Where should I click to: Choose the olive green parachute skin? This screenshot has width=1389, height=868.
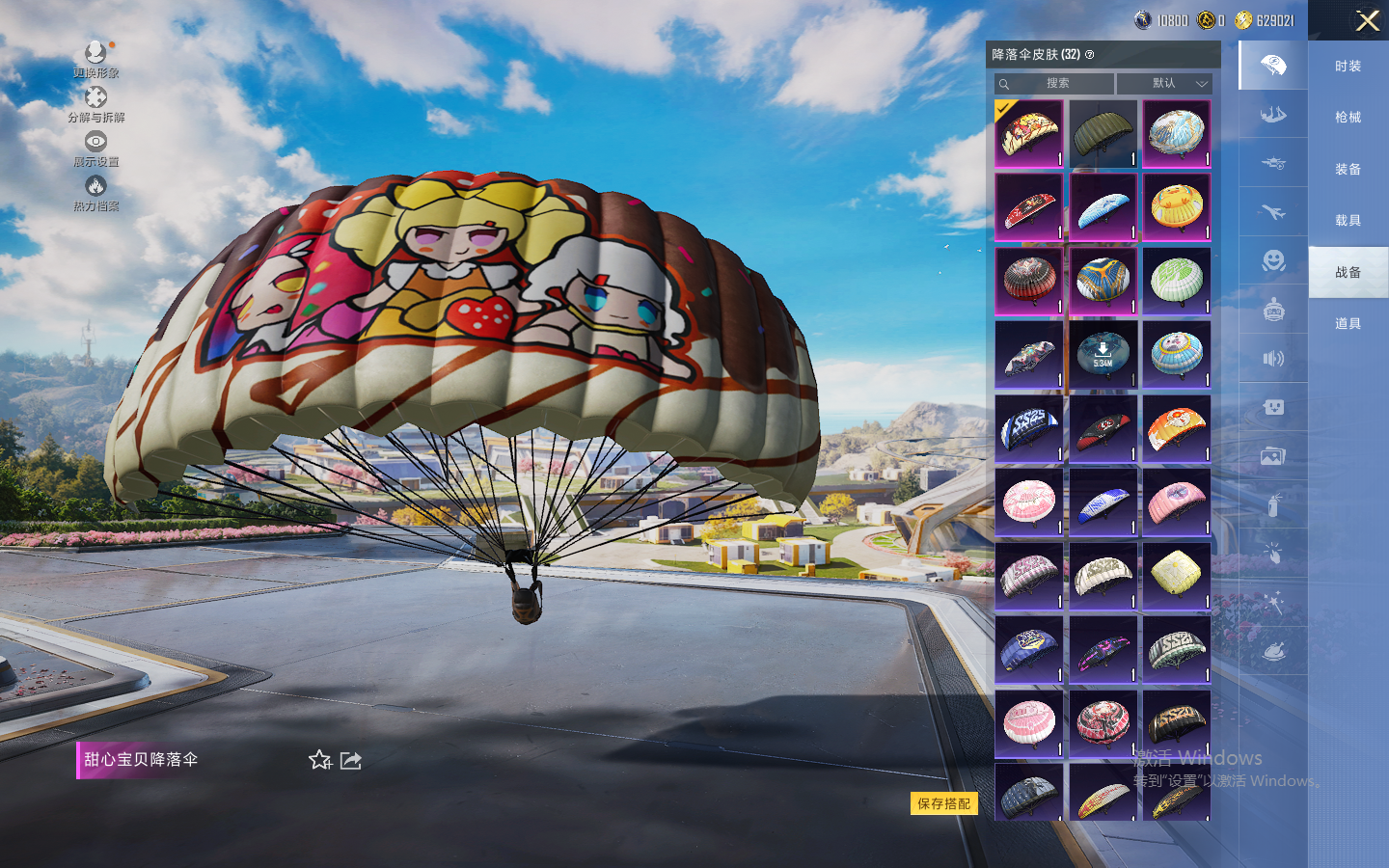tap(1103, 133)
